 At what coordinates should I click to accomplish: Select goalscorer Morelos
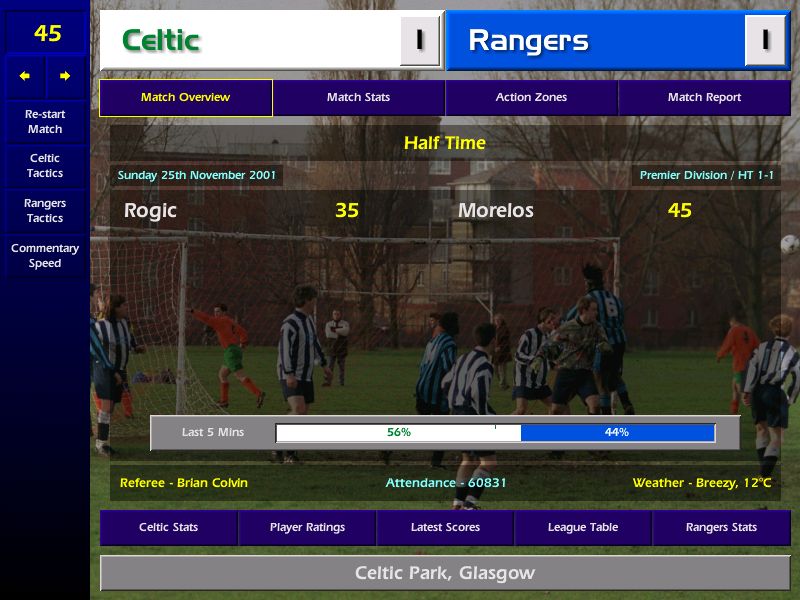(495, 211)
